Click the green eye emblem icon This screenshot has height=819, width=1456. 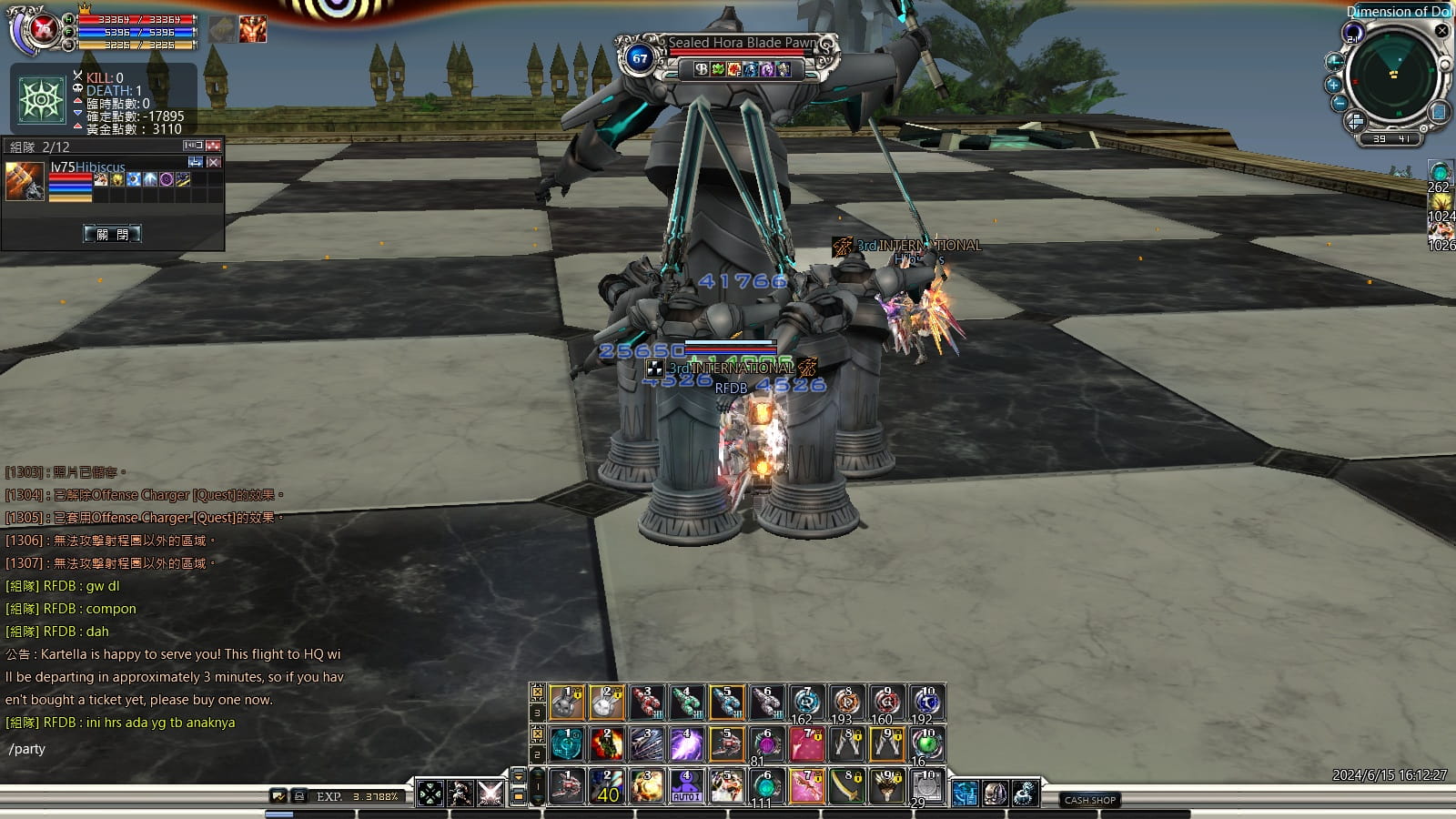tap(42, 99)
